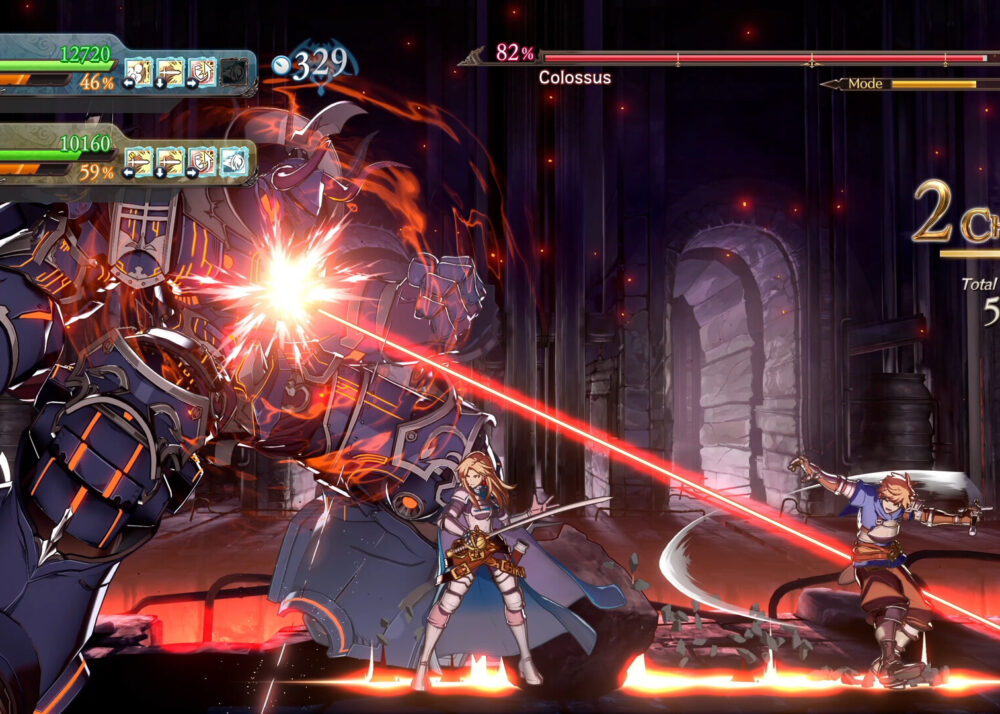
Task: Activate the second player's blue-white fourth skill
Action: click(x=233, y=160)
